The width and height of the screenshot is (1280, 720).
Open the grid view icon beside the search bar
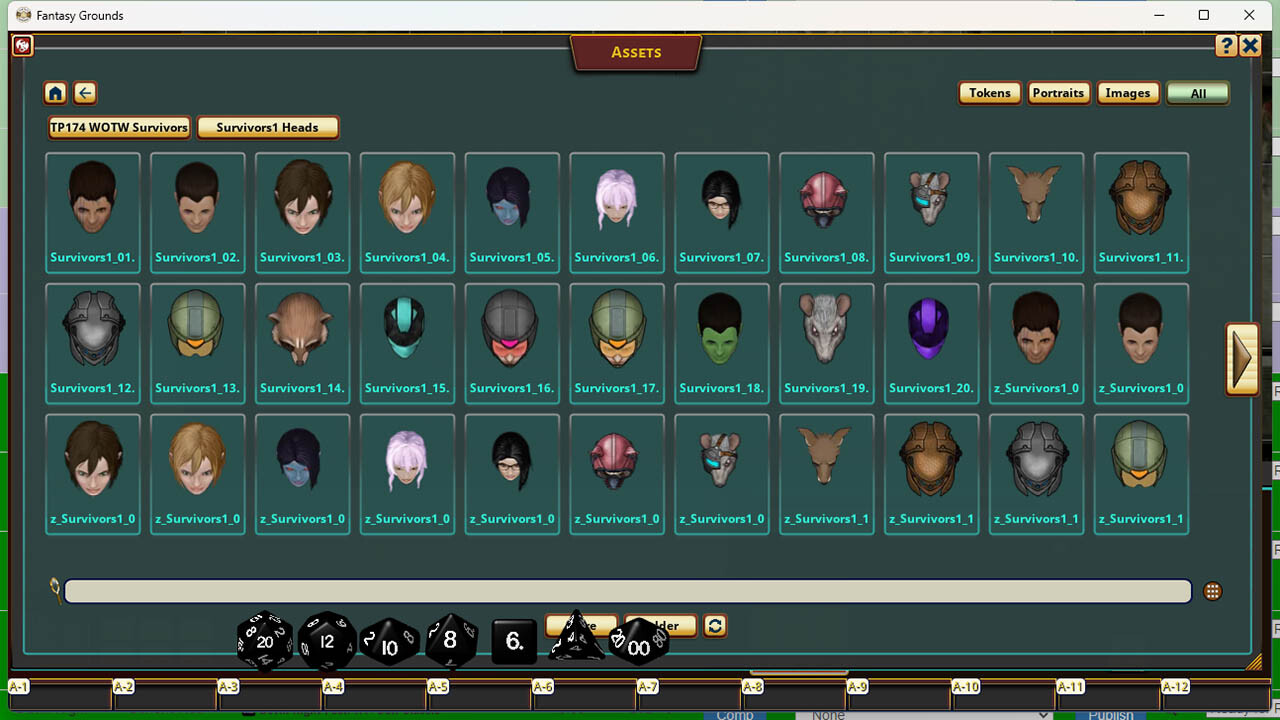click(x=1212, y=591)
